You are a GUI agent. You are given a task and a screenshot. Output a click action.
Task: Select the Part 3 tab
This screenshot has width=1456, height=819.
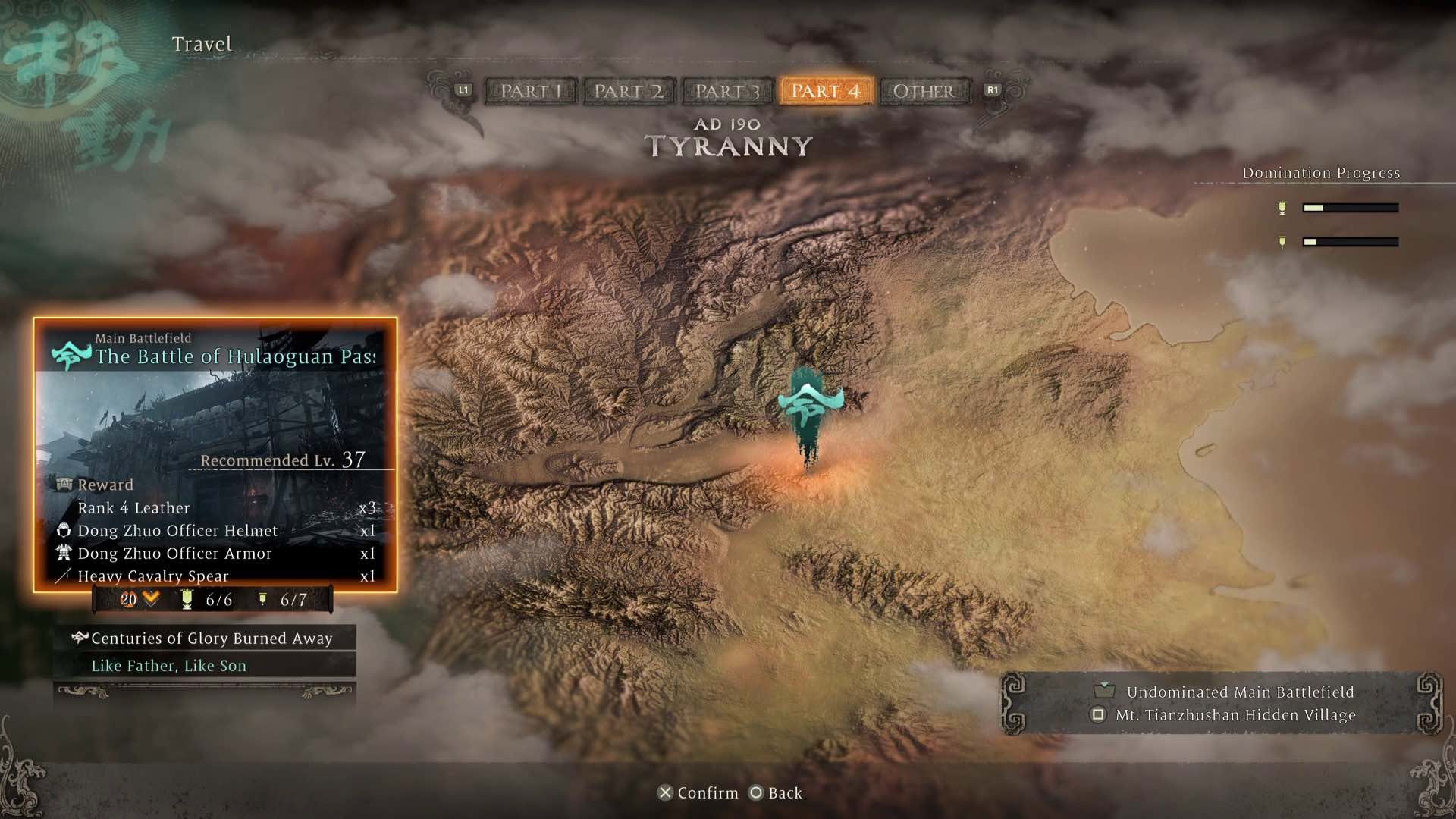pos(727,91)
